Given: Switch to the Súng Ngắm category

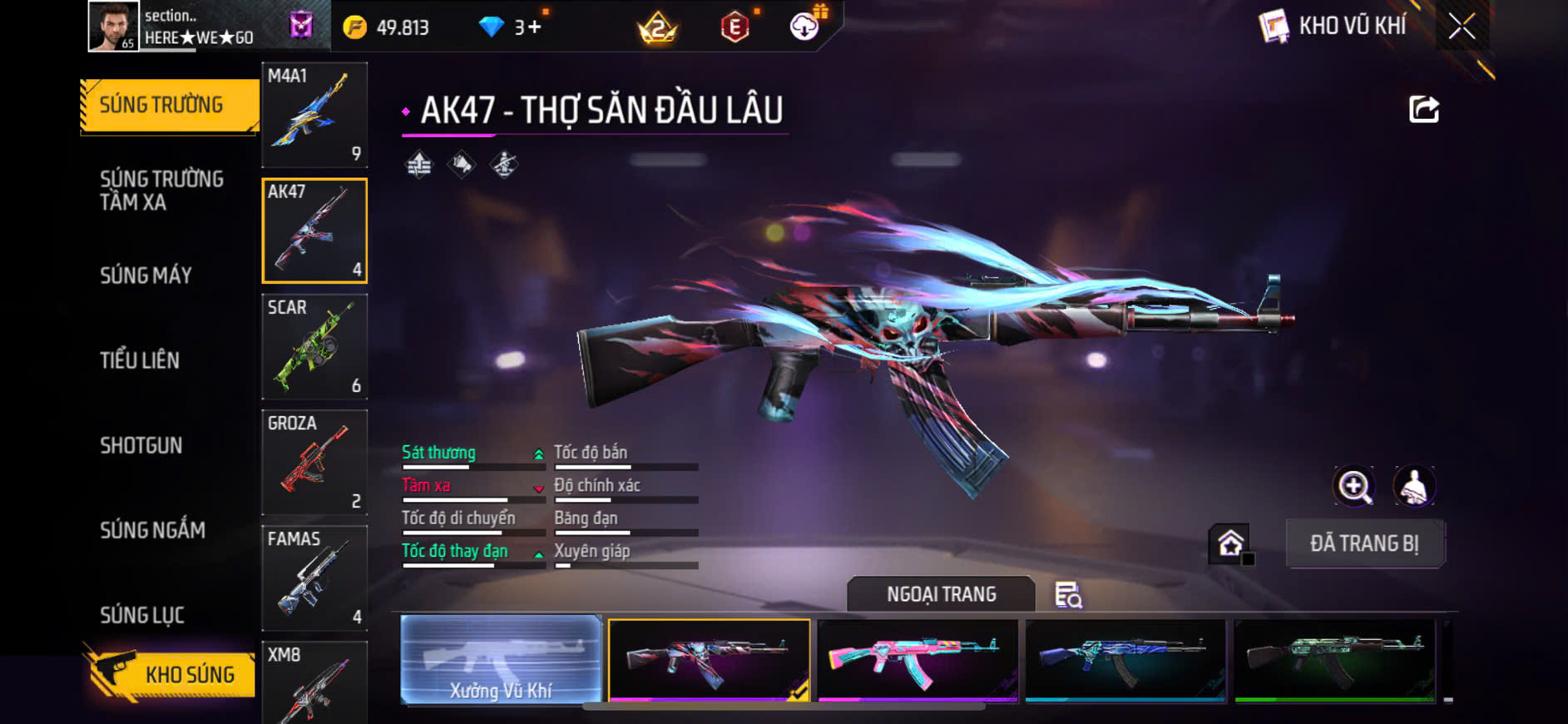Looking at the screenshot, I should tap(152, 530).
